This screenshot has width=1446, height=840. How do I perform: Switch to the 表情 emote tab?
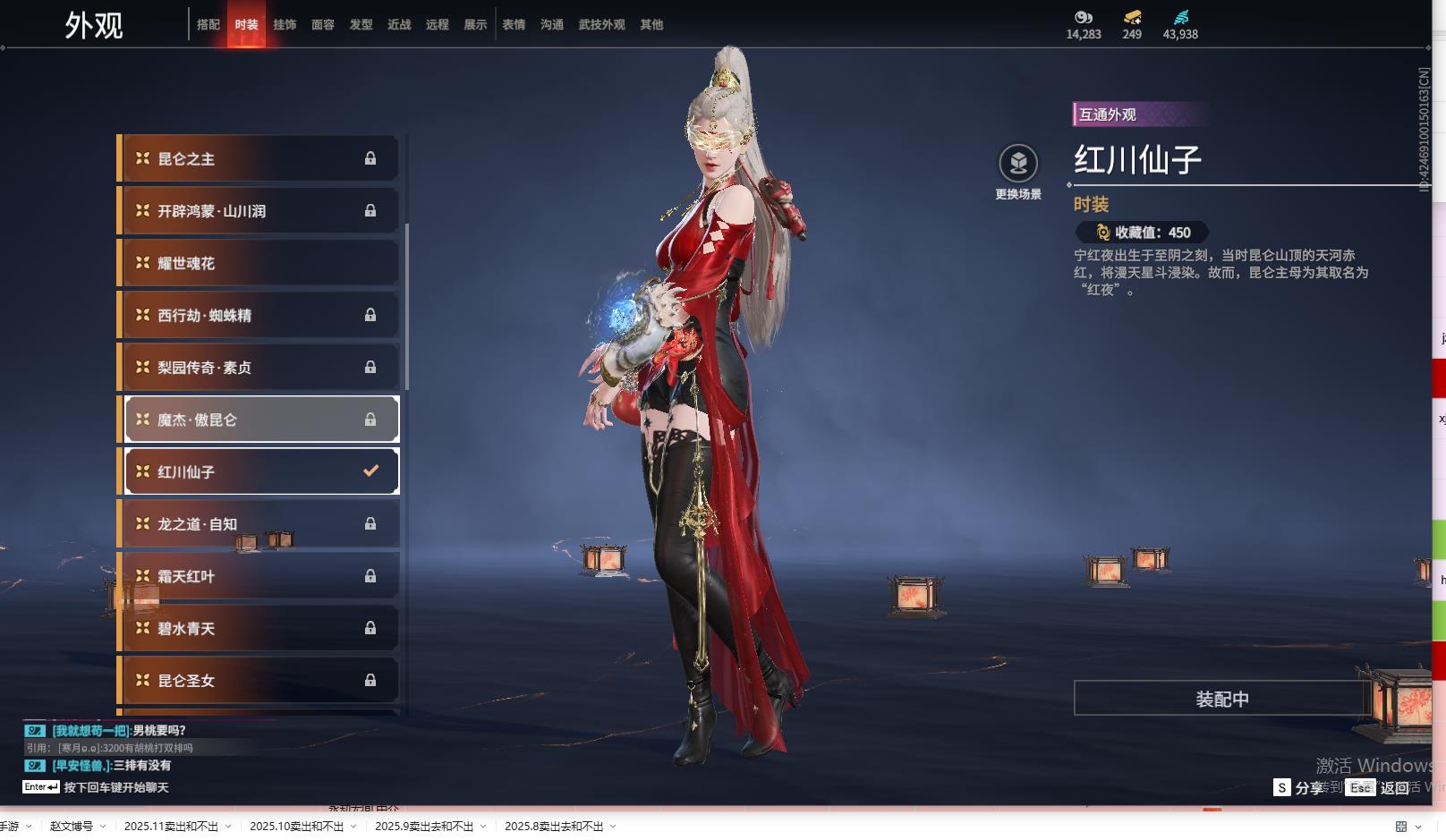tap(514, 25)
